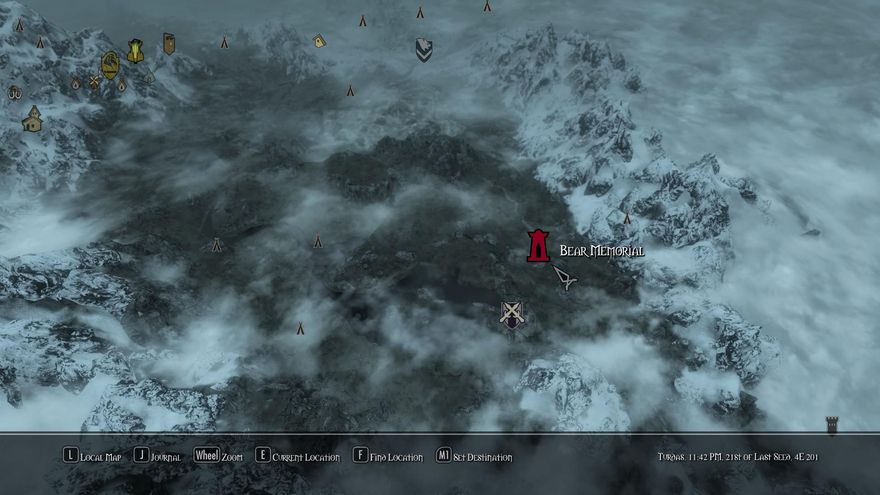Open the Local Map view
The image size is (880, 495).
click(92, 456)
